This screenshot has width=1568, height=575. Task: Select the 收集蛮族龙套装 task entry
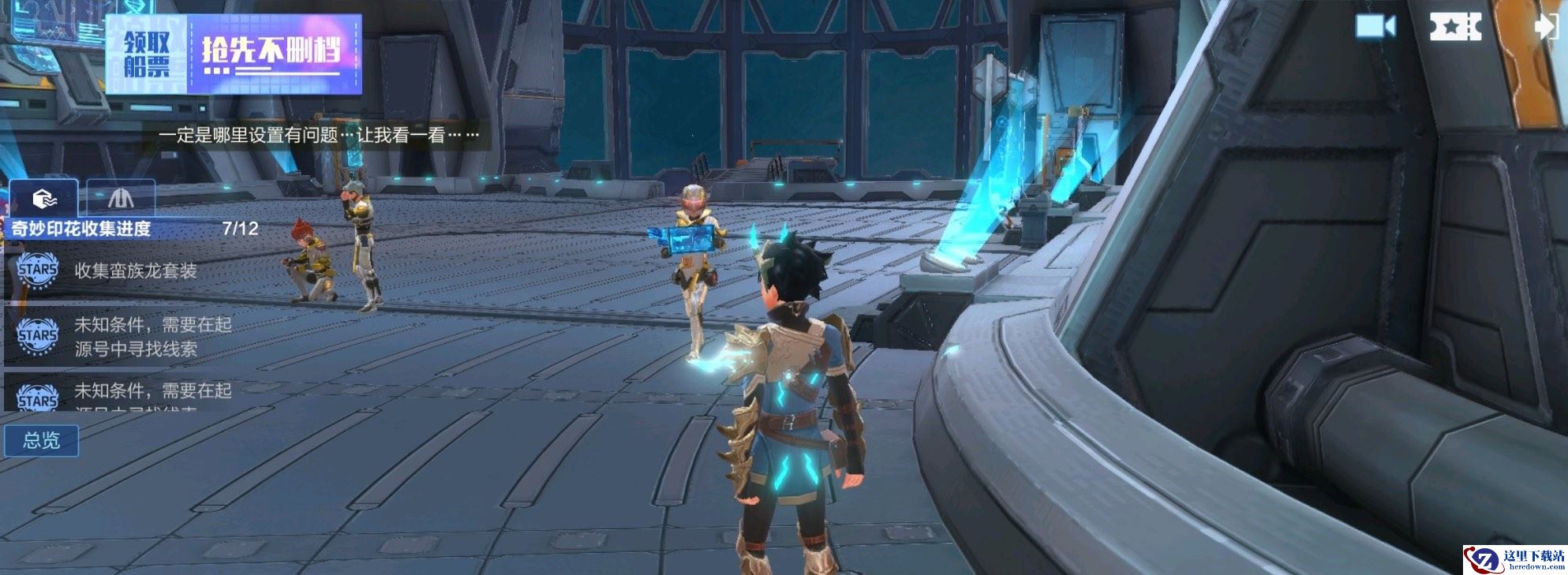(134, 271)
